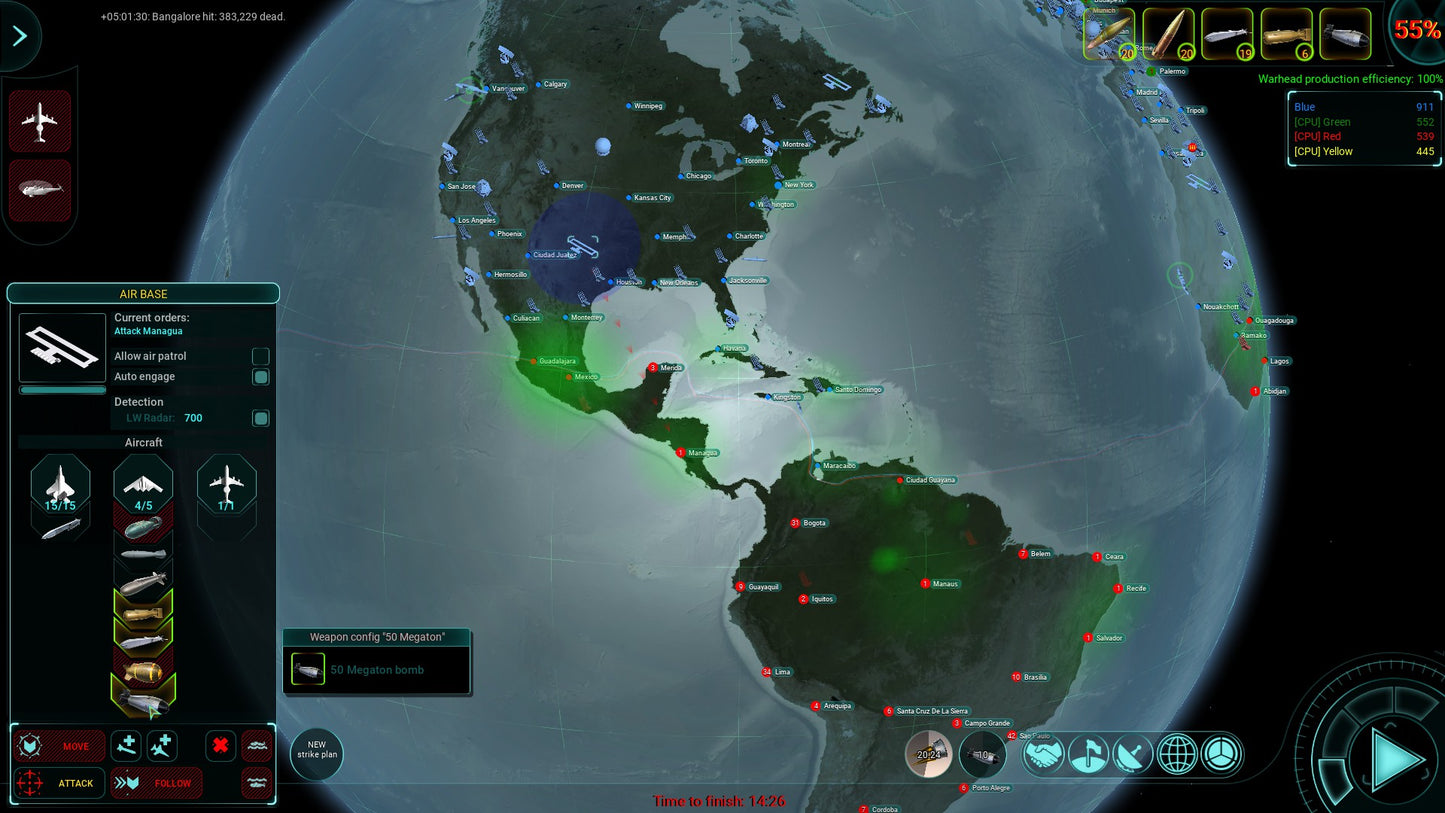Screen dimensions: 1445x813
Task: Click the ATTACK order button
Action: tap(60, 783)
